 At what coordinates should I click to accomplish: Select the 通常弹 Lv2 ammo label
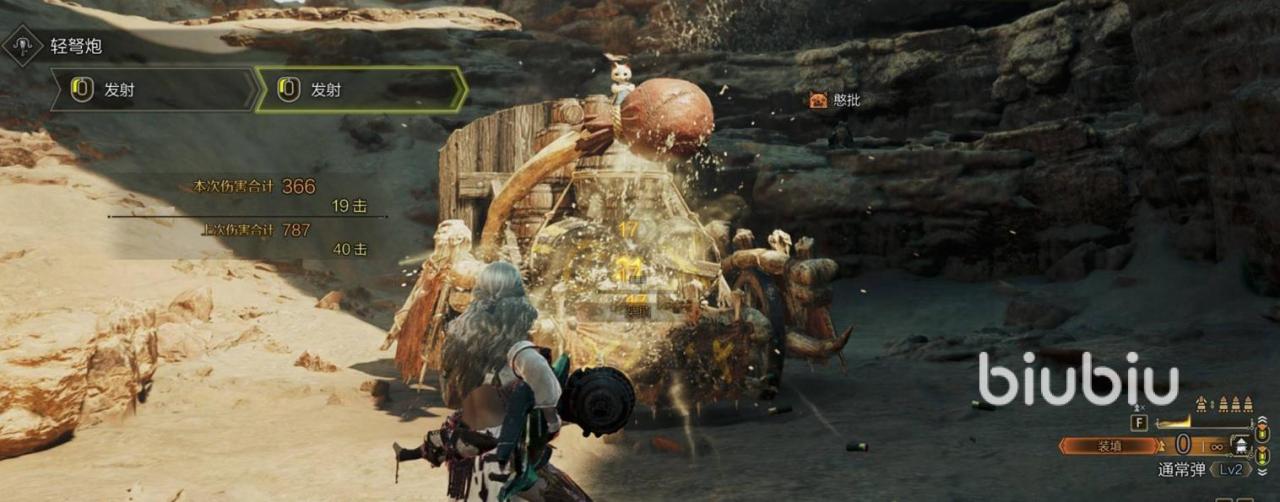pyautogui.click(x=1199, y=469)
